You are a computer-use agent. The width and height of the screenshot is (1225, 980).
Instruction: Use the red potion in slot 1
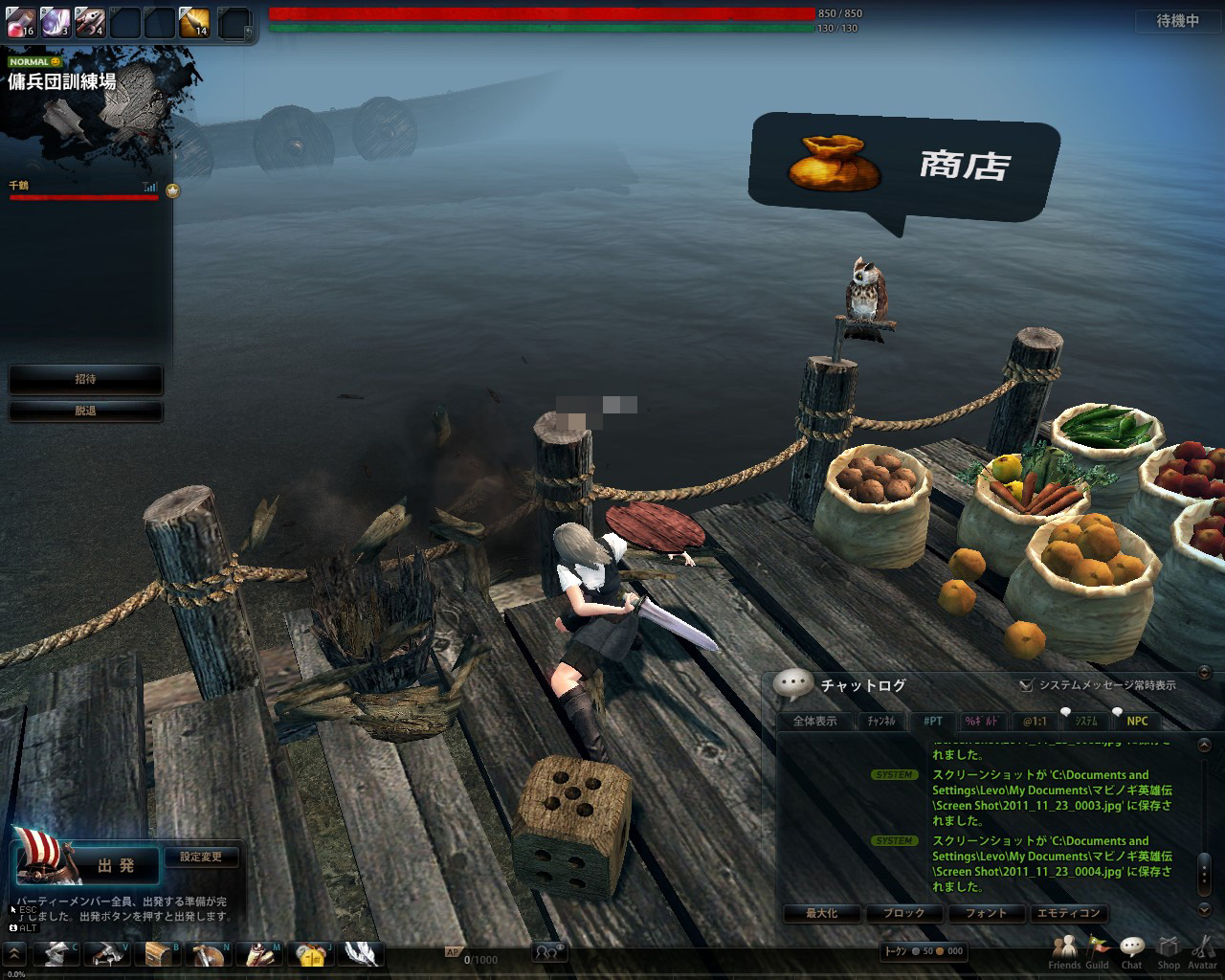tap(22, 21)
